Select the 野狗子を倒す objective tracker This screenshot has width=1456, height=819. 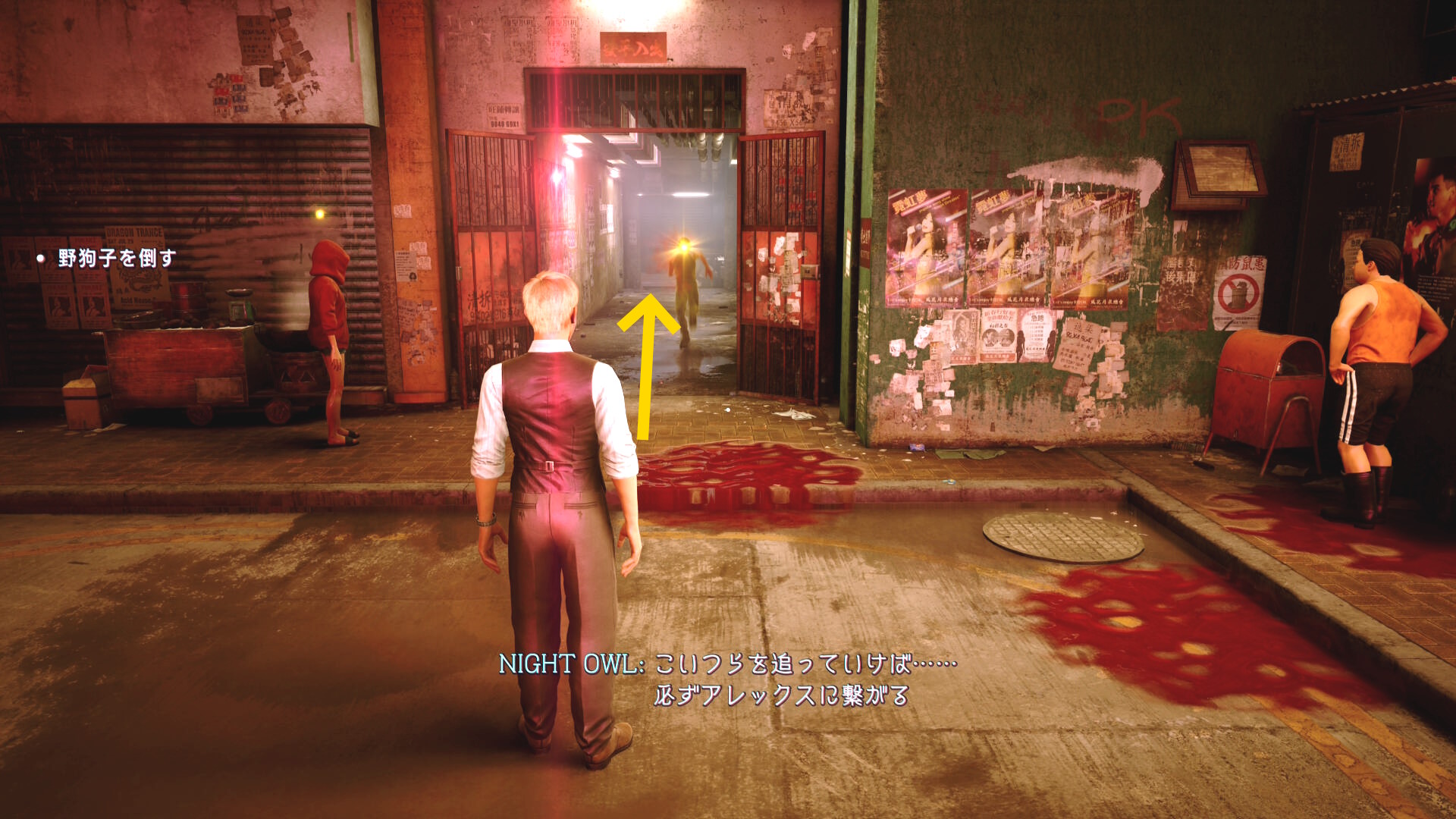(x=116, y=259)
